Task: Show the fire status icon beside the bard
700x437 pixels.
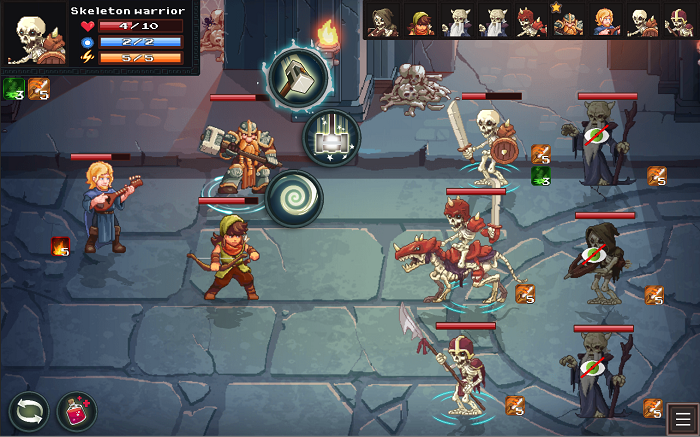Action: tap(60, 246)
